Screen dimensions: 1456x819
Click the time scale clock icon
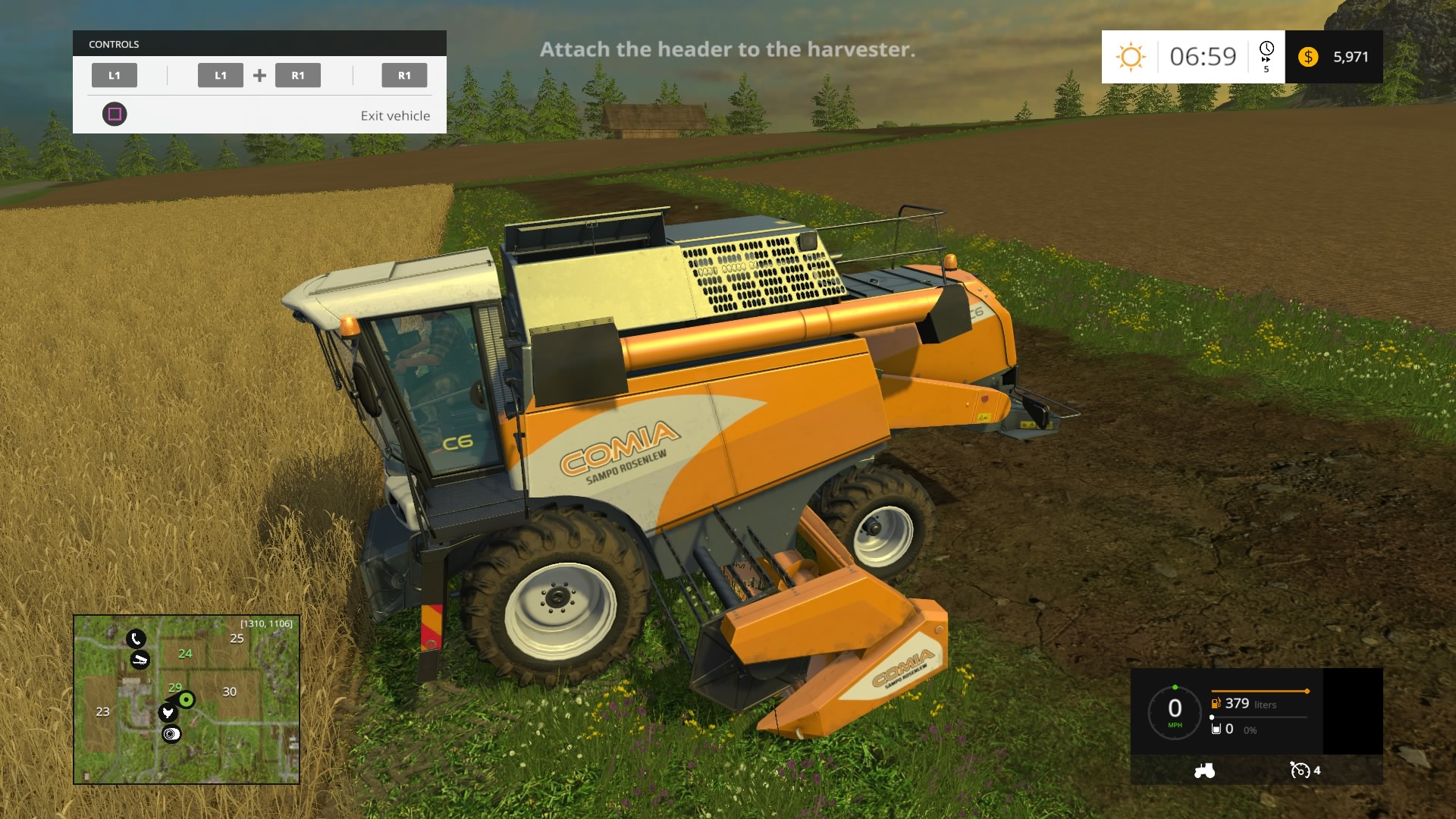tap(1266, 50)
